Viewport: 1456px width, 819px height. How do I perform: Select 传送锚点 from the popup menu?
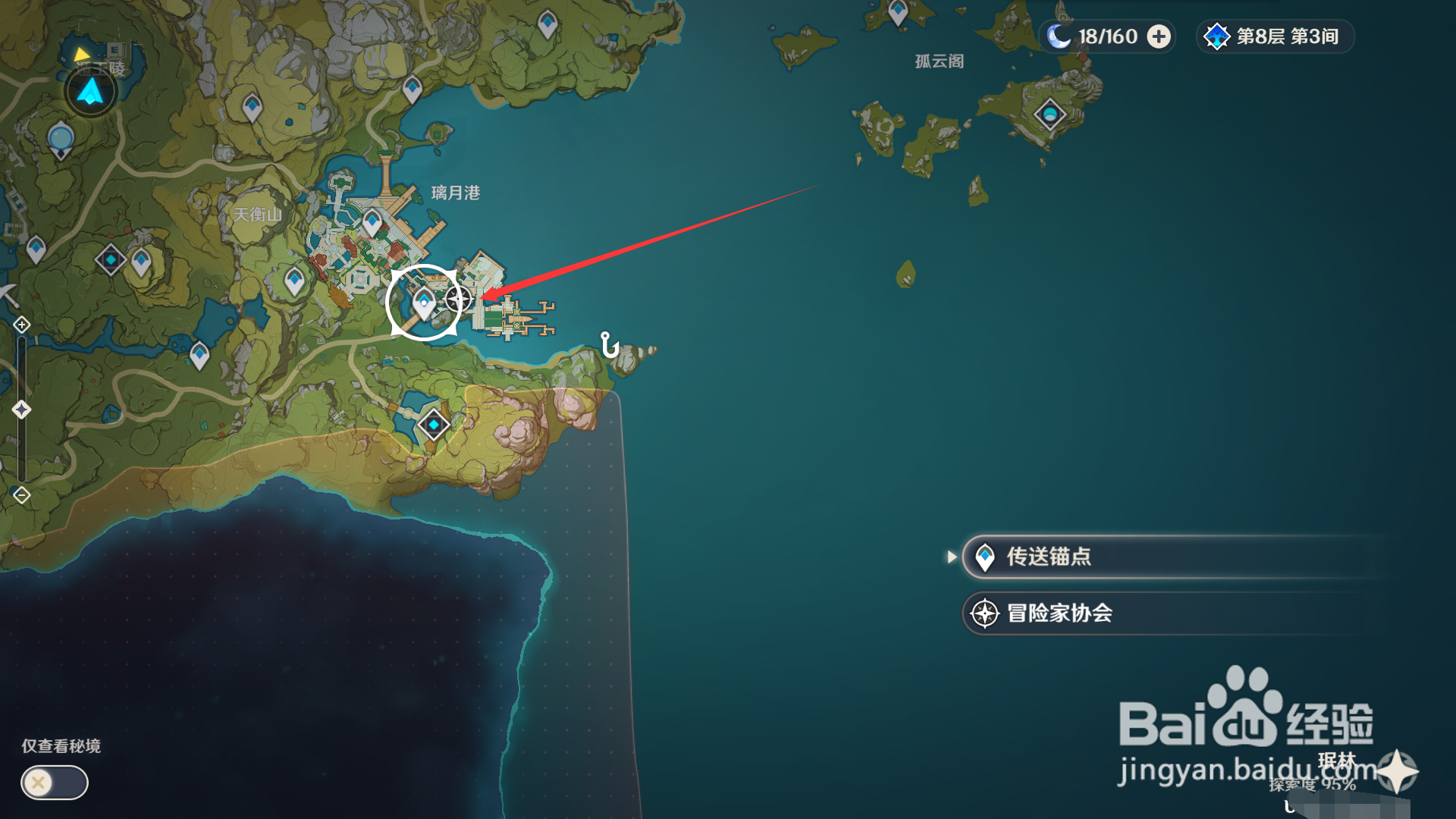click(x=1062, y=557)
